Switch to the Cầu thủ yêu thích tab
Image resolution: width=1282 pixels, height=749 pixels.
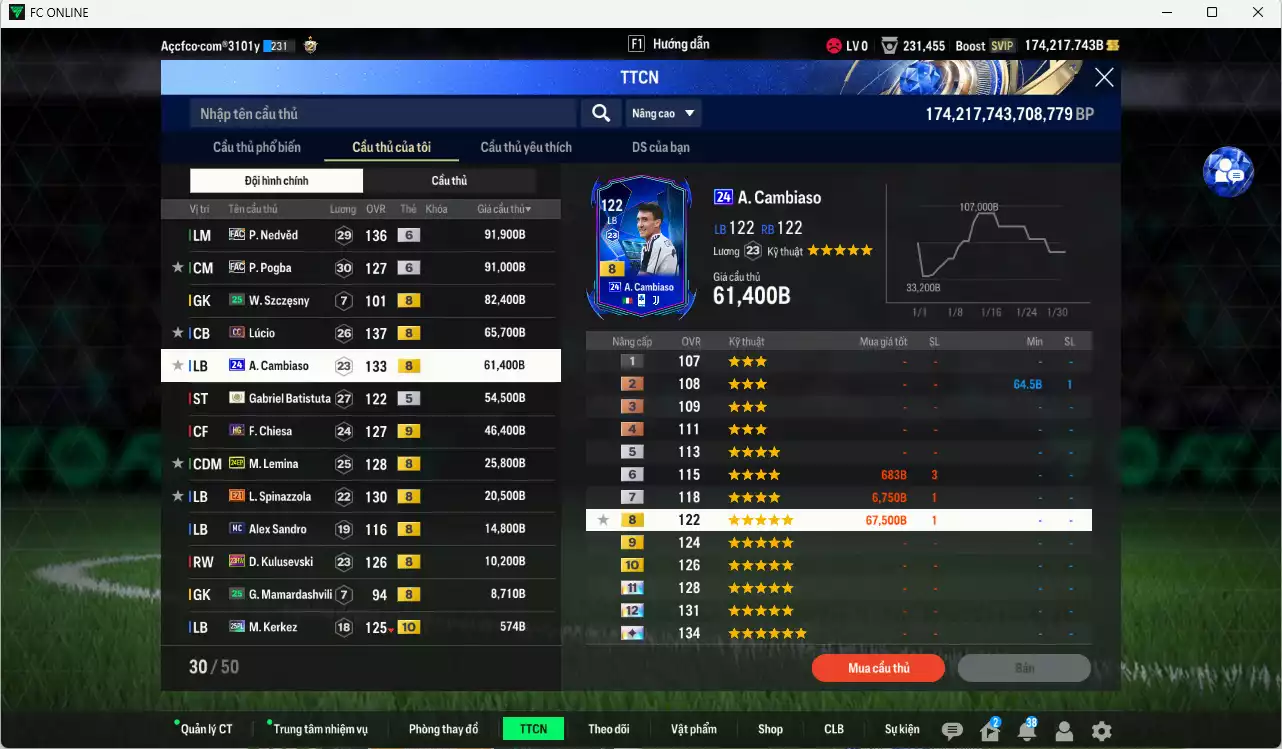click(x=524, y=146)
